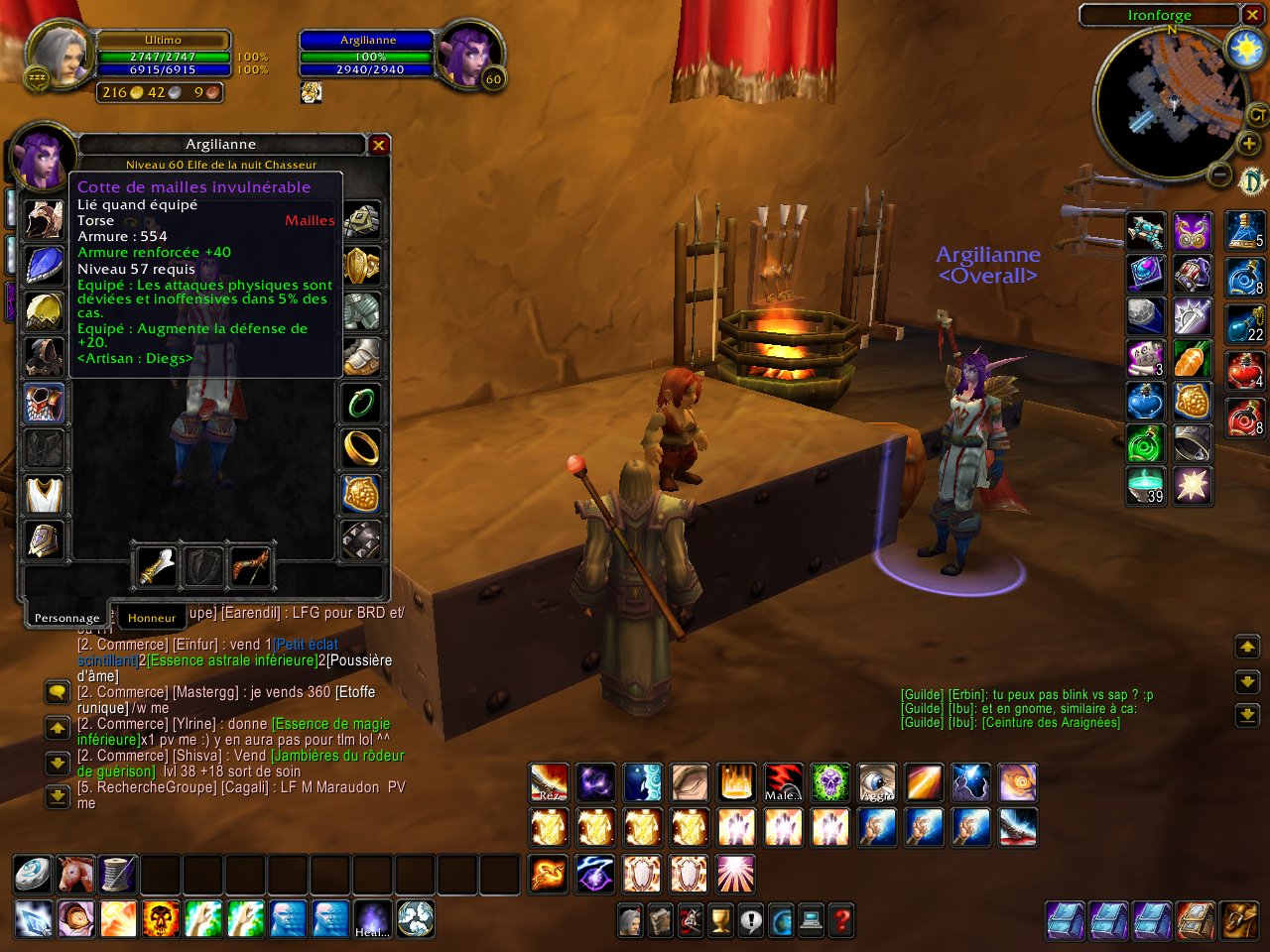Image resolution: width=1270 pixels, height=952 pixels.
Task: Click the inspected bow ranged slot
Action: tap(251, 567)
